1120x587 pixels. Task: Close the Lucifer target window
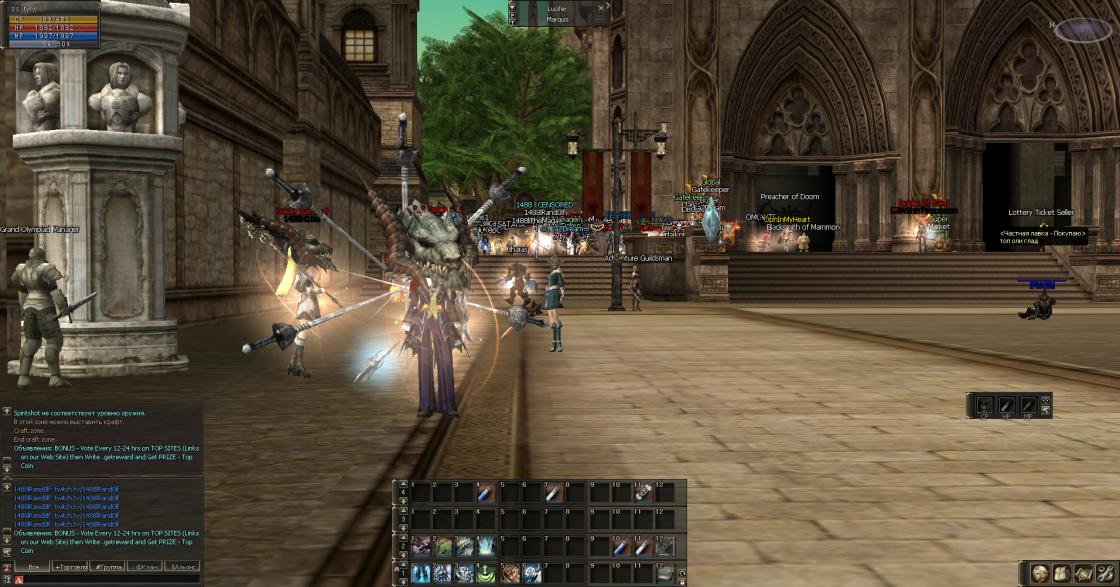(602, 7)
